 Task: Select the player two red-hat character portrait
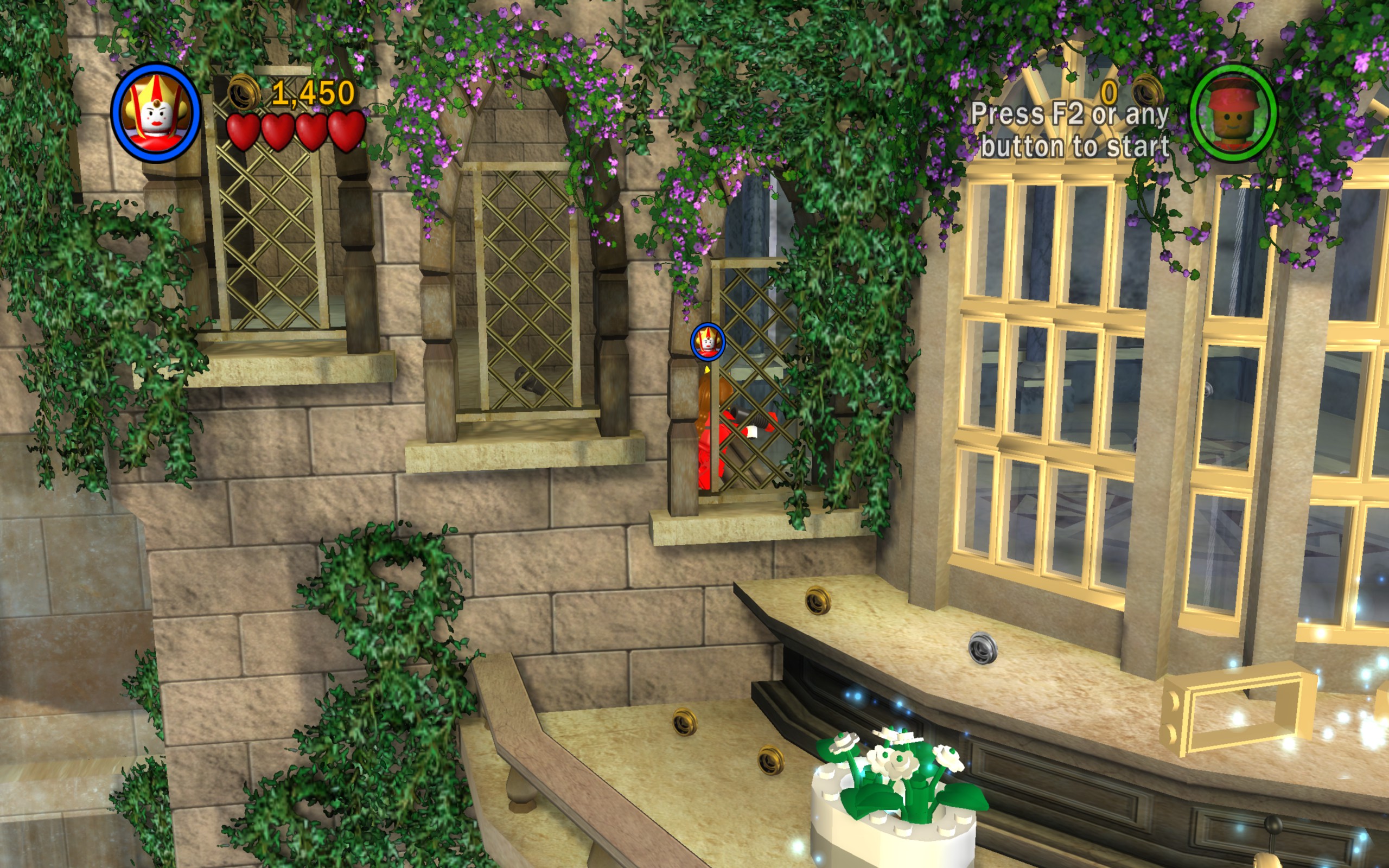[1233, 112]
